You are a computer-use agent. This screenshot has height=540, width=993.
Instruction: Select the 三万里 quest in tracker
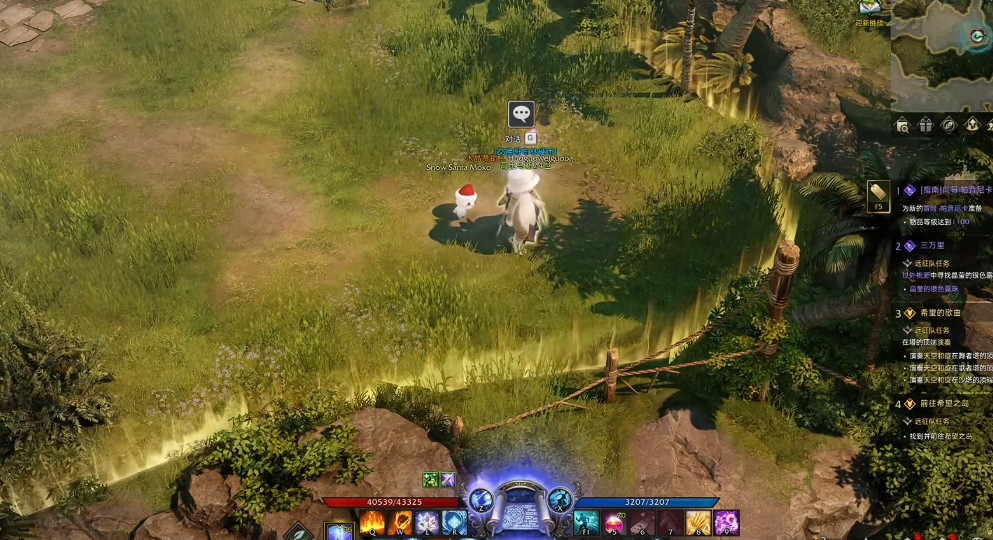tap(935, 245)
